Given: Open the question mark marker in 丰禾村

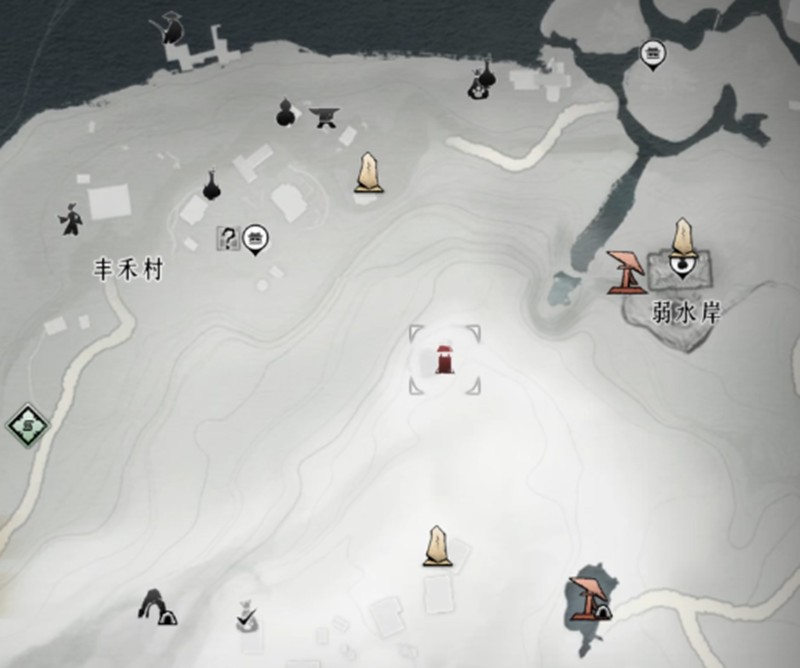Looking at the screenshot, I should (228, 238).
